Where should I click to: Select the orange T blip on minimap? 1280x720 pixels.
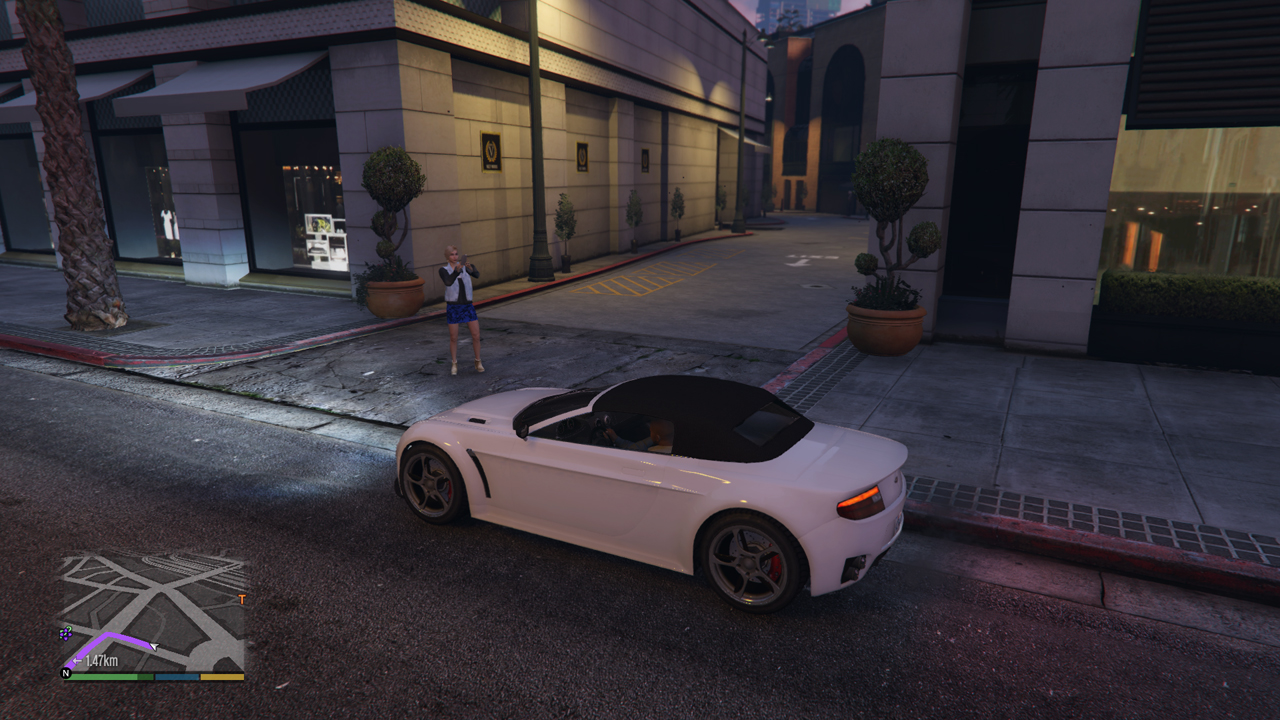click(x=241, y=600)
